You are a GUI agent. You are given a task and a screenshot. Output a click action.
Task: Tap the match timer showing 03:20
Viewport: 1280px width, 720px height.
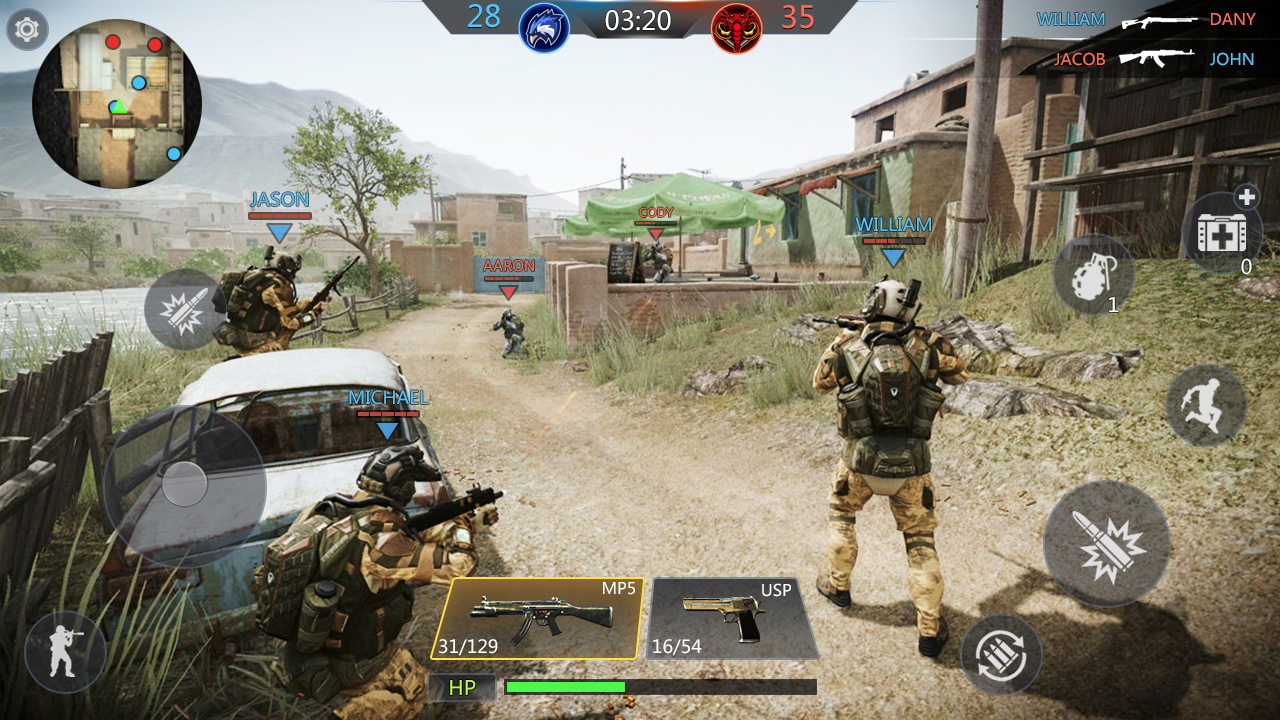coord(636,21)
